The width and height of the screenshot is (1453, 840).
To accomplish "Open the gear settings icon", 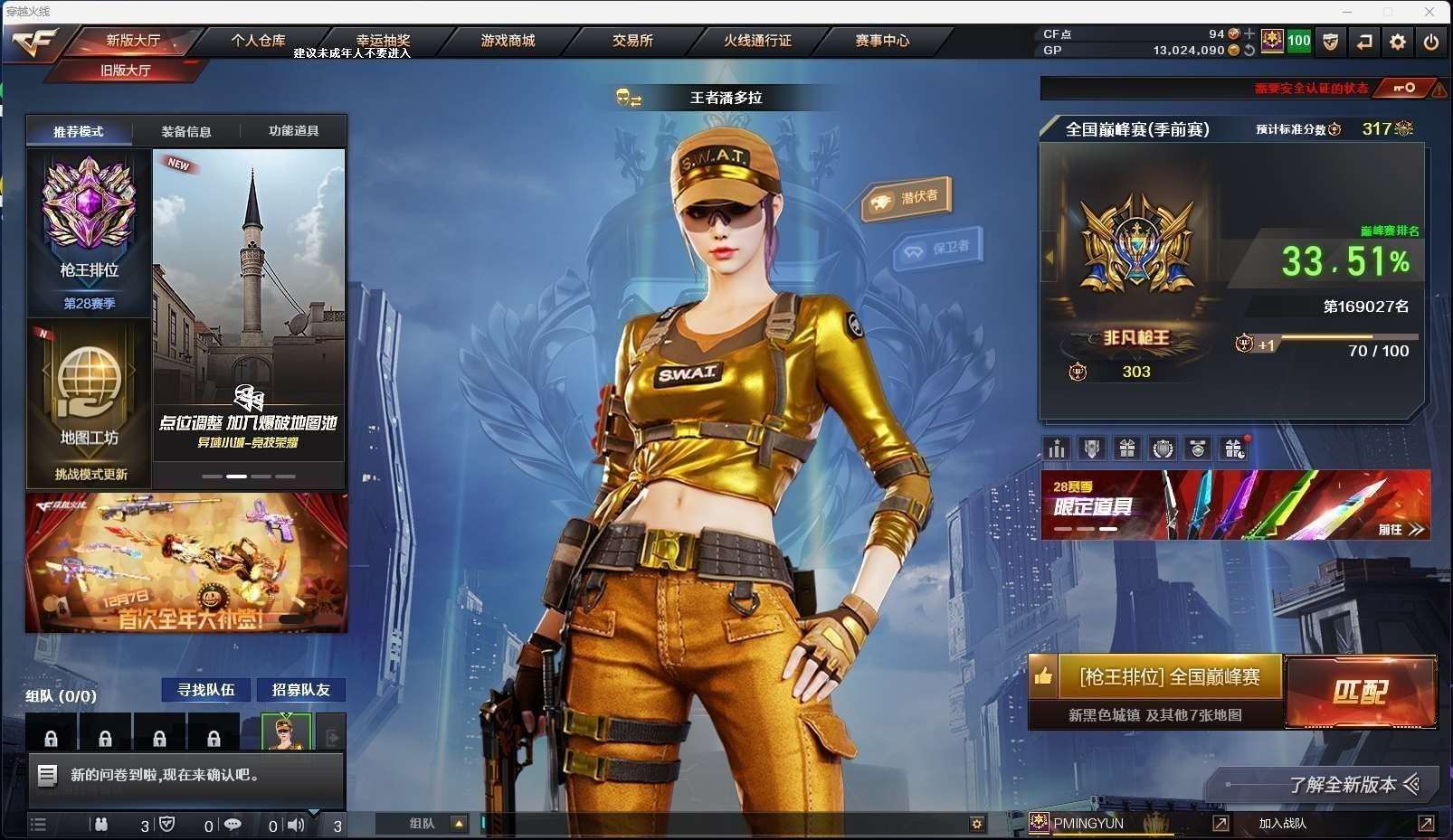I will [1398, 42].
